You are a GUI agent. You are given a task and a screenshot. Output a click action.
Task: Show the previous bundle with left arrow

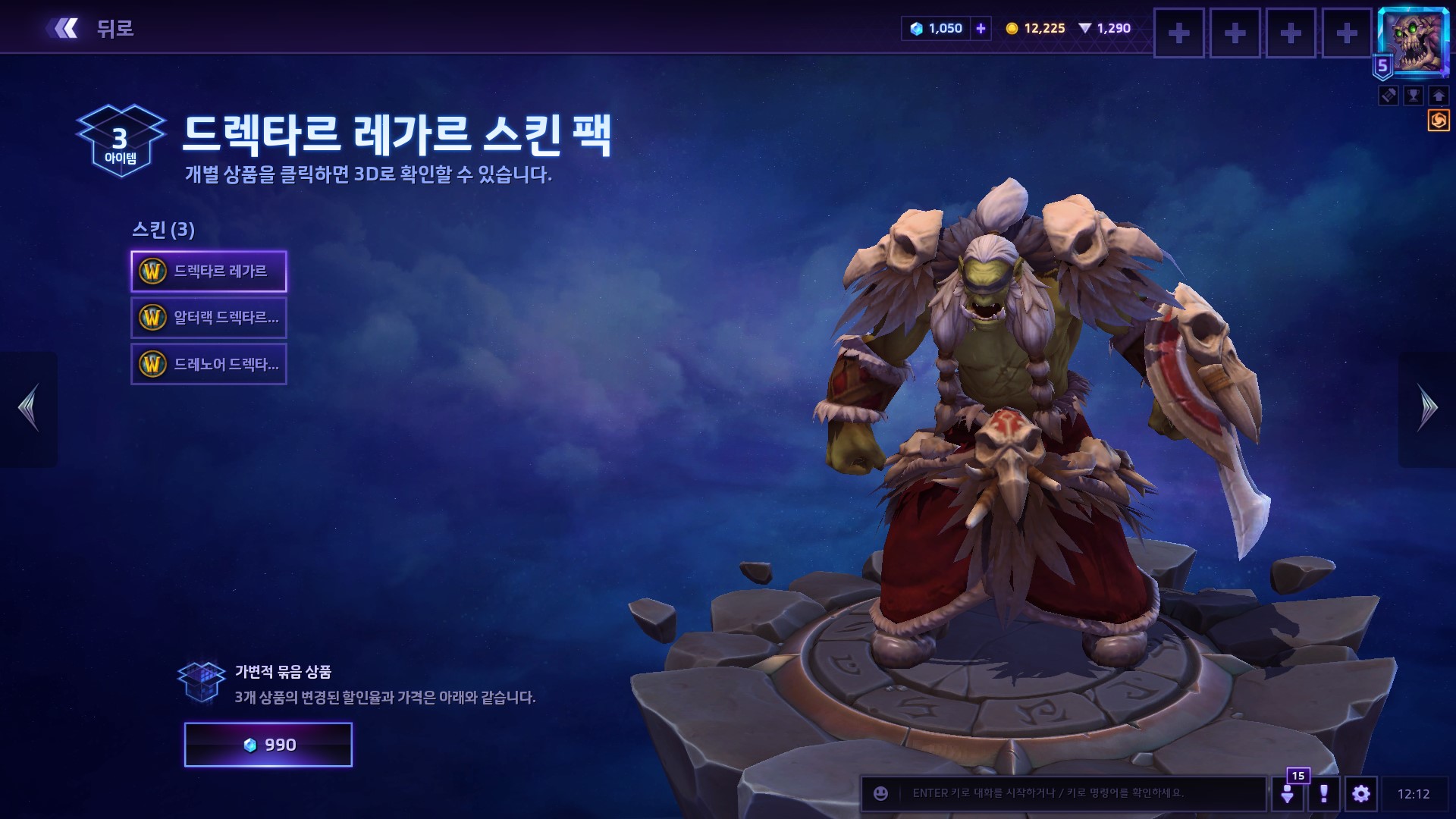tap(29, 408)
